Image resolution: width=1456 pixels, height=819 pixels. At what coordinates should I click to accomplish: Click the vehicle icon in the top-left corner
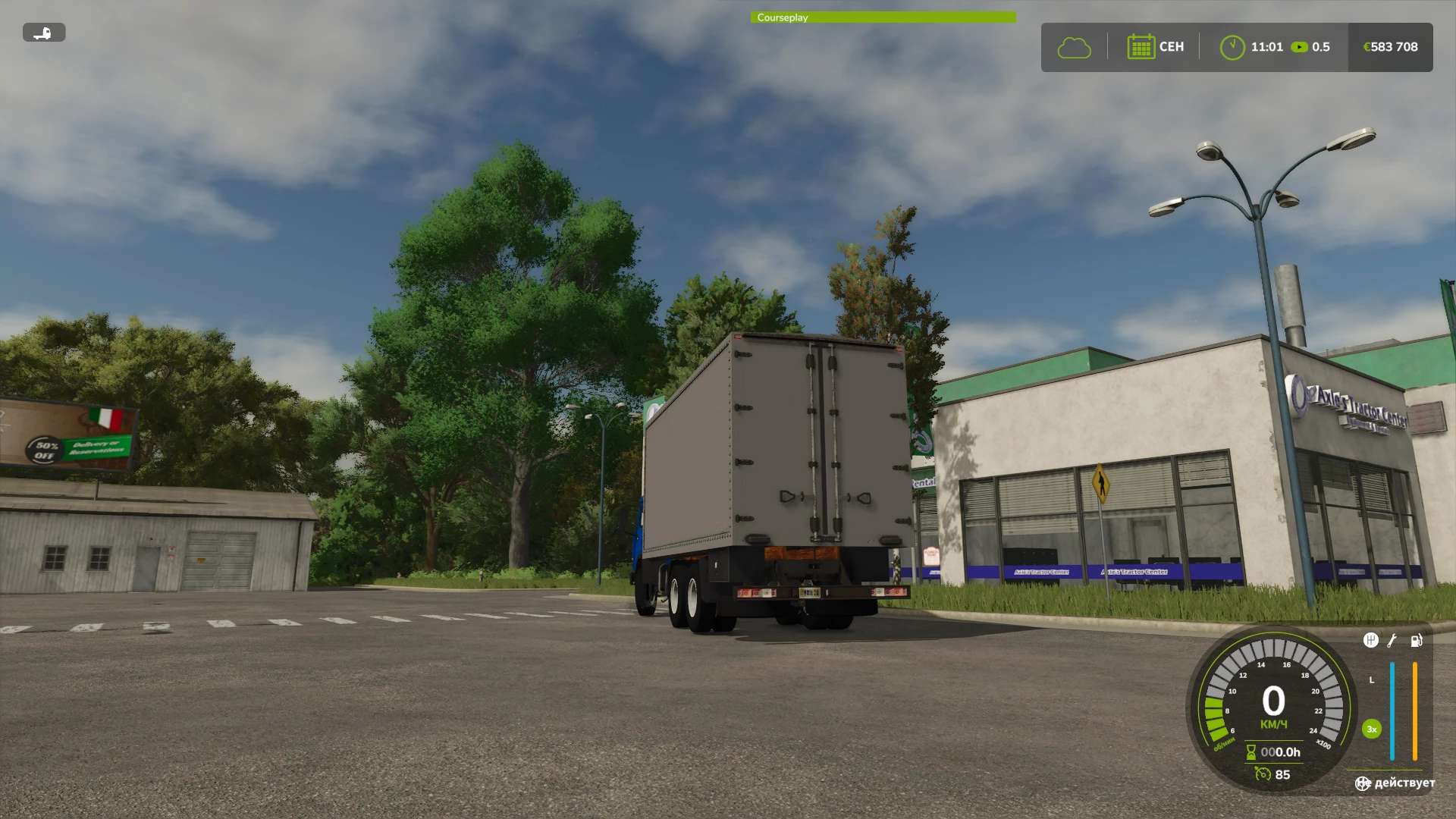pyautogui.click(x=44, y=33)
